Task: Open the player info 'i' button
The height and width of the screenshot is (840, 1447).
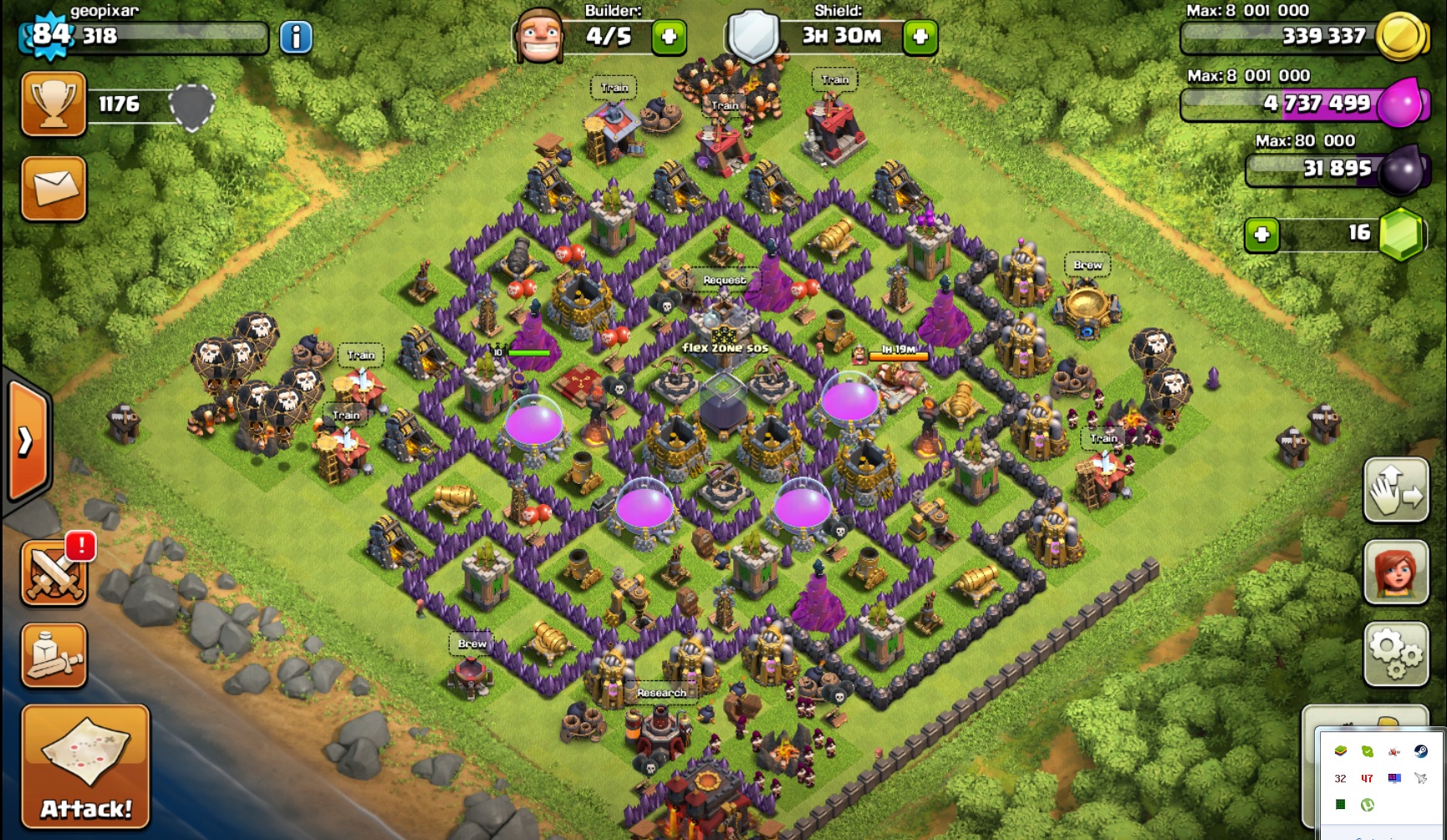Action: (x=295, y=38)
